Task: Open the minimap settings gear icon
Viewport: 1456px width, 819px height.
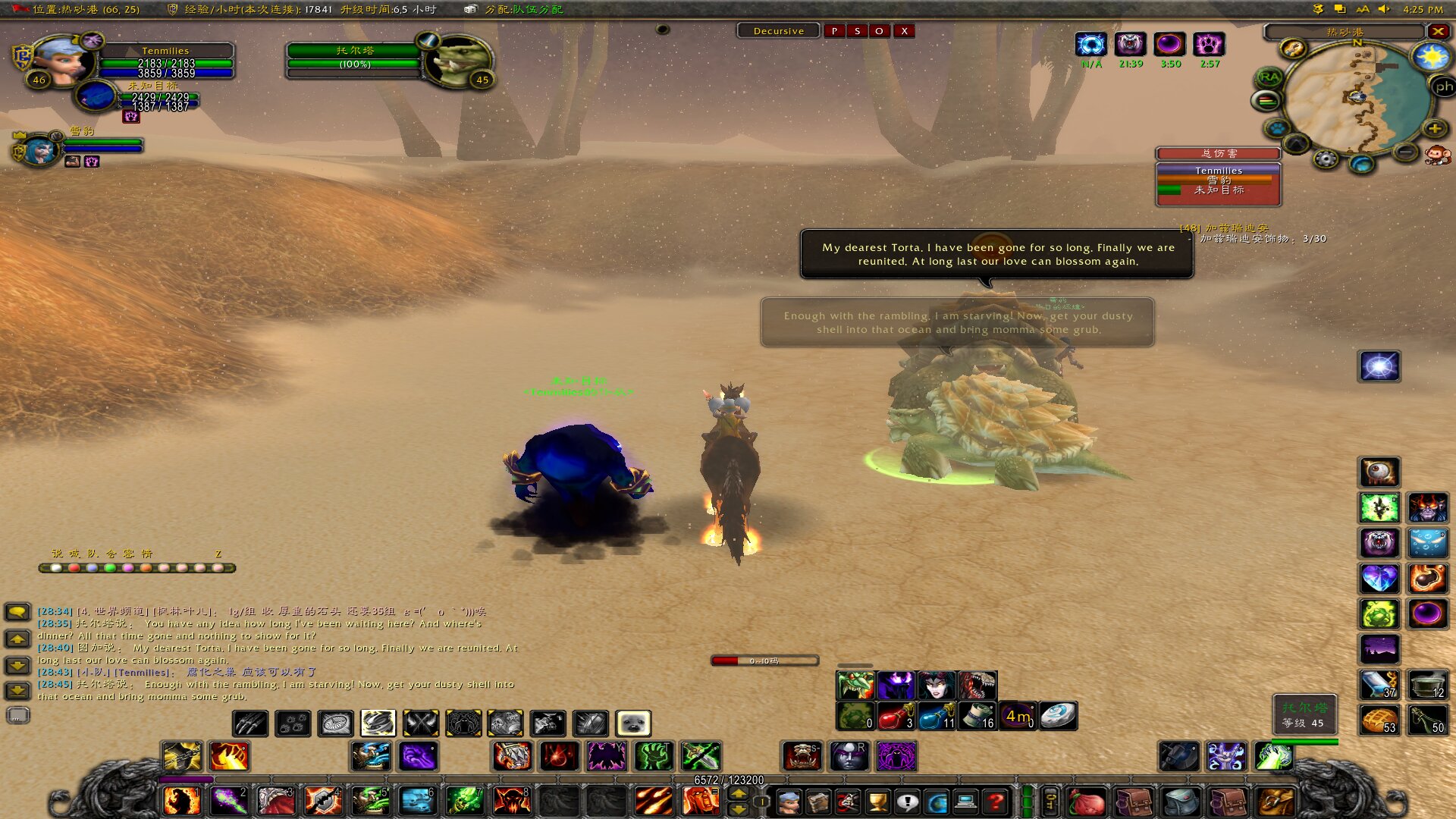Action: click(1326, 160)
